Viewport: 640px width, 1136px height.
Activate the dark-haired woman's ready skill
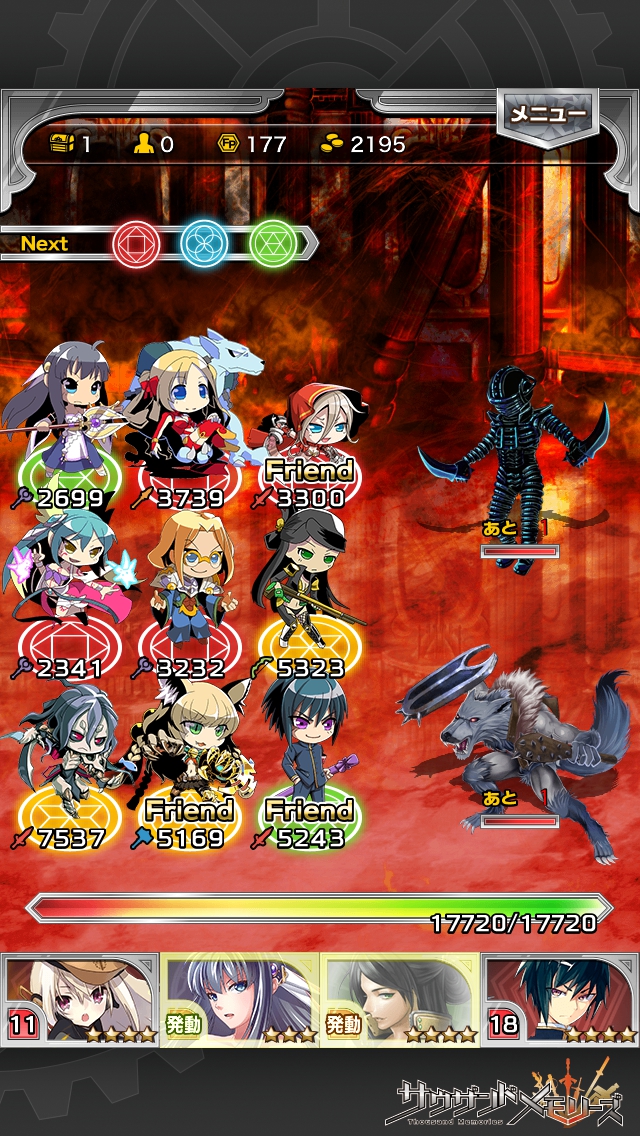[x=400, y=998]
